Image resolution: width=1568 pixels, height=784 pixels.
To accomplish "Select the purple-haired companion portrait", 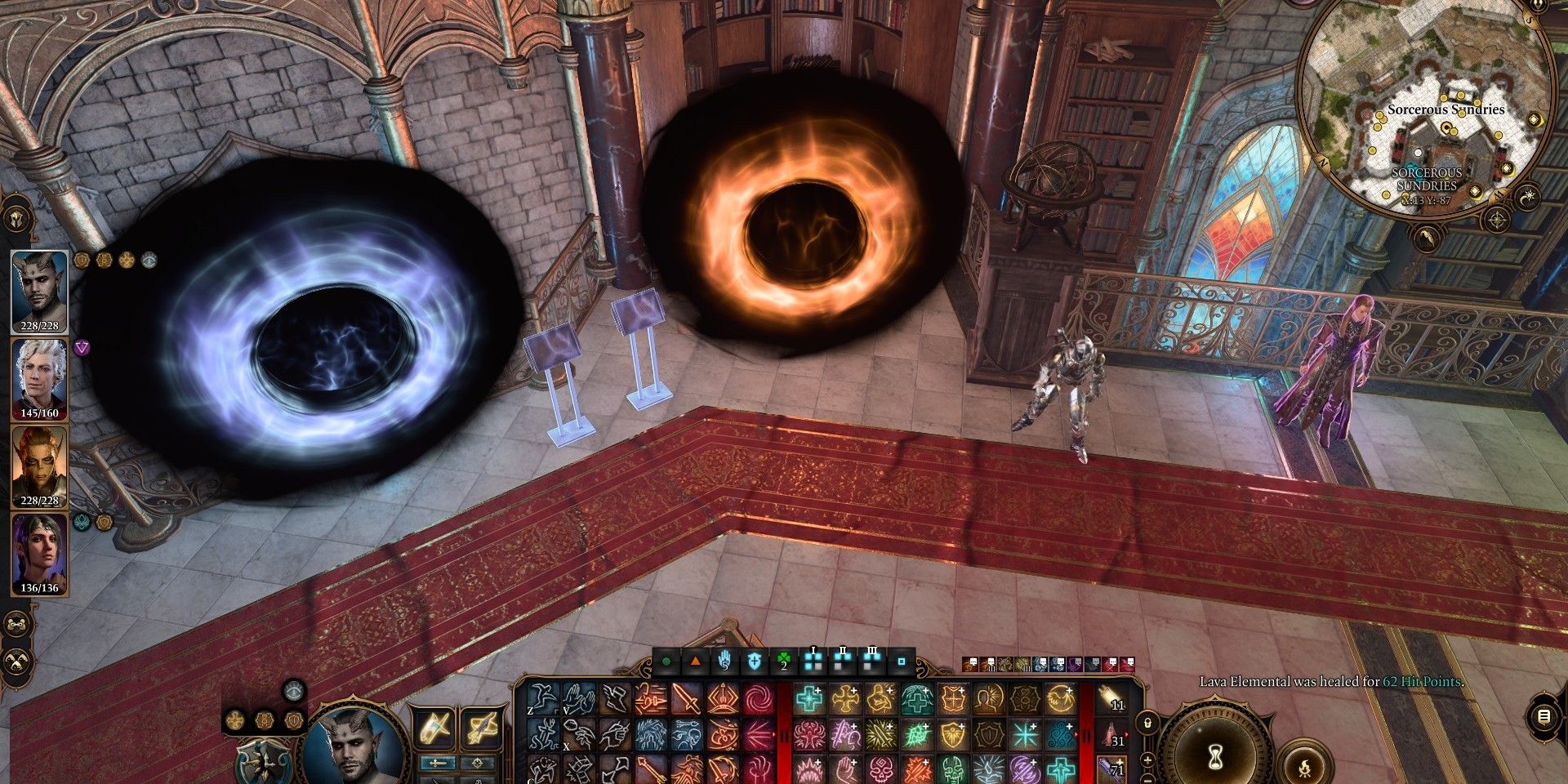I will 39,554.
